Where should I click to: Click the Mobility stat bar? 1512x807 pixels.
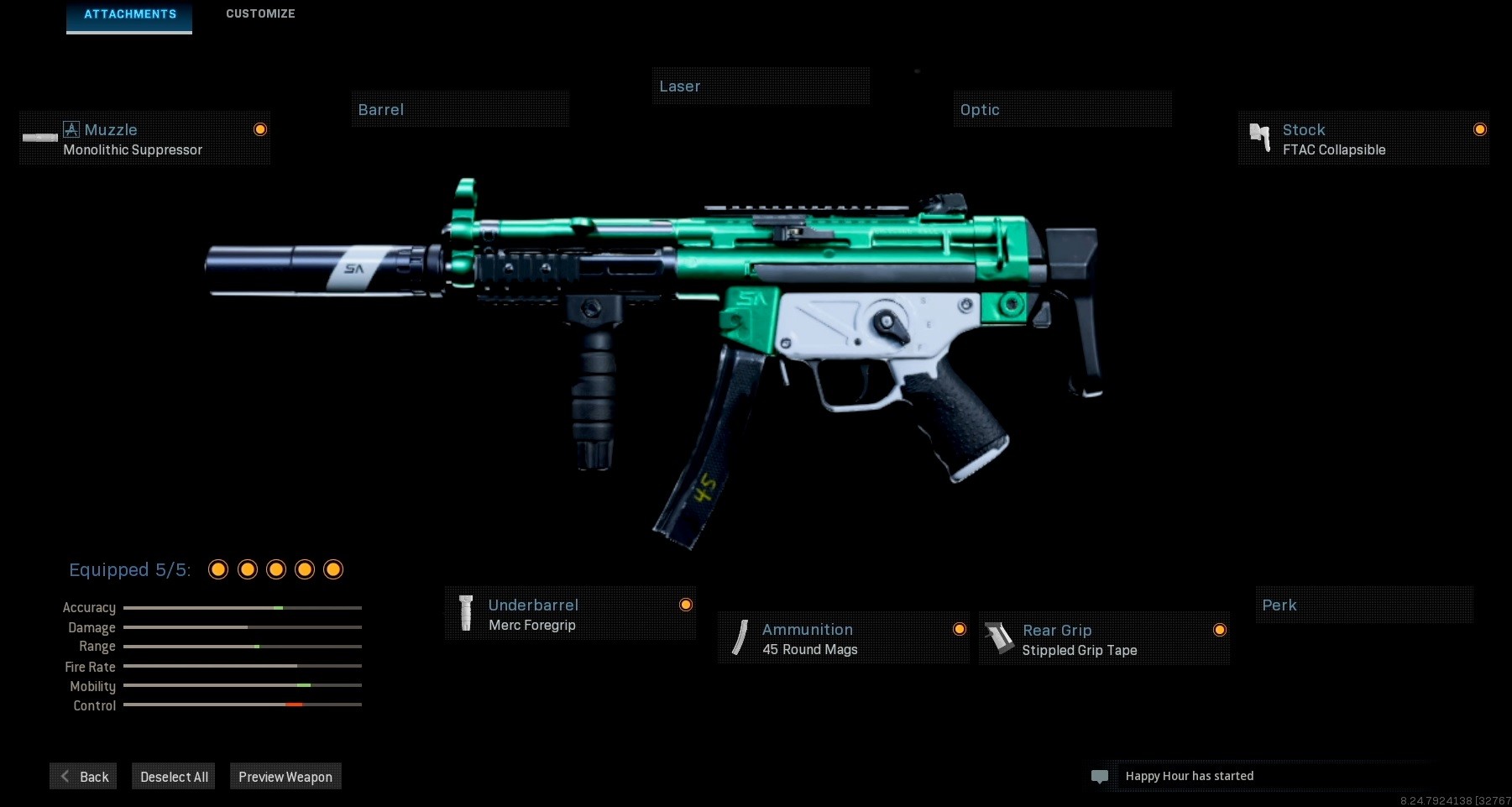click(x=242, y=686)
